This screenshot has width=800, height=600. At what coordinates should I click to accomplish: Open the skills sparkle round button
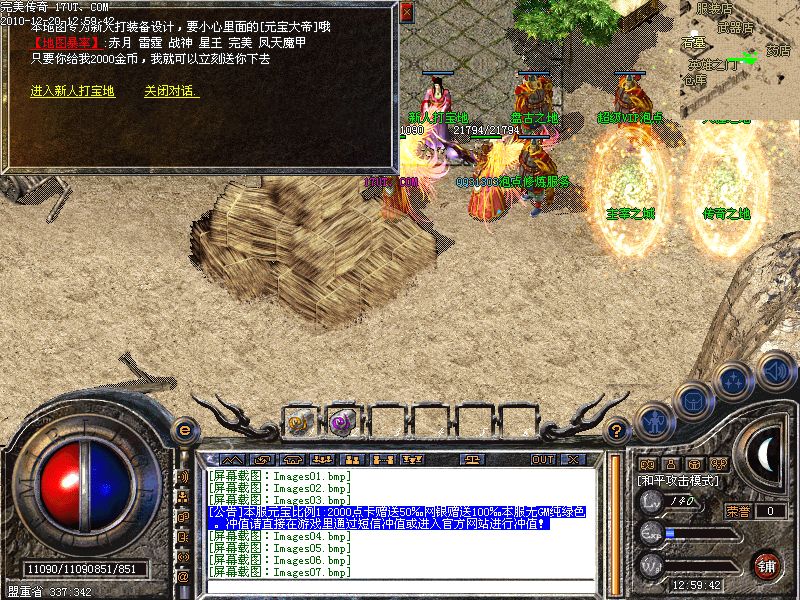coord(736,381)
